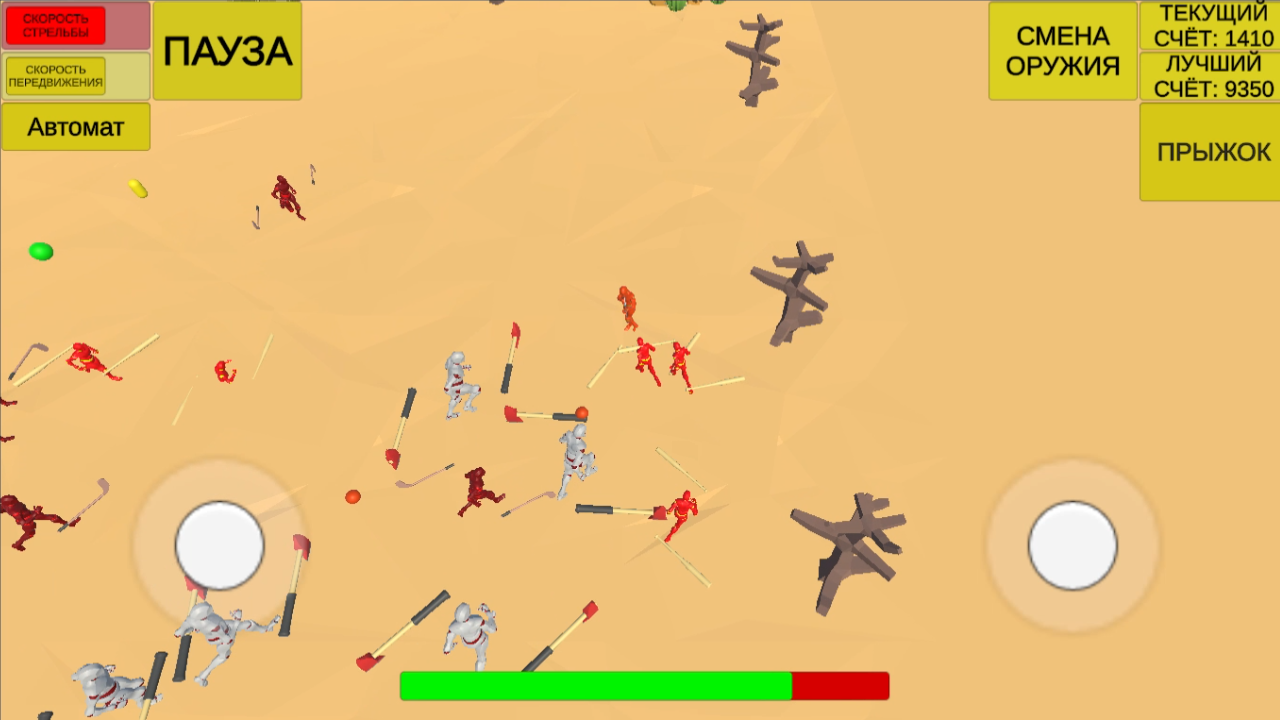Click the green capsule pickup
The height and width of the screenshot is (720, 1280).
pos(40,252)
